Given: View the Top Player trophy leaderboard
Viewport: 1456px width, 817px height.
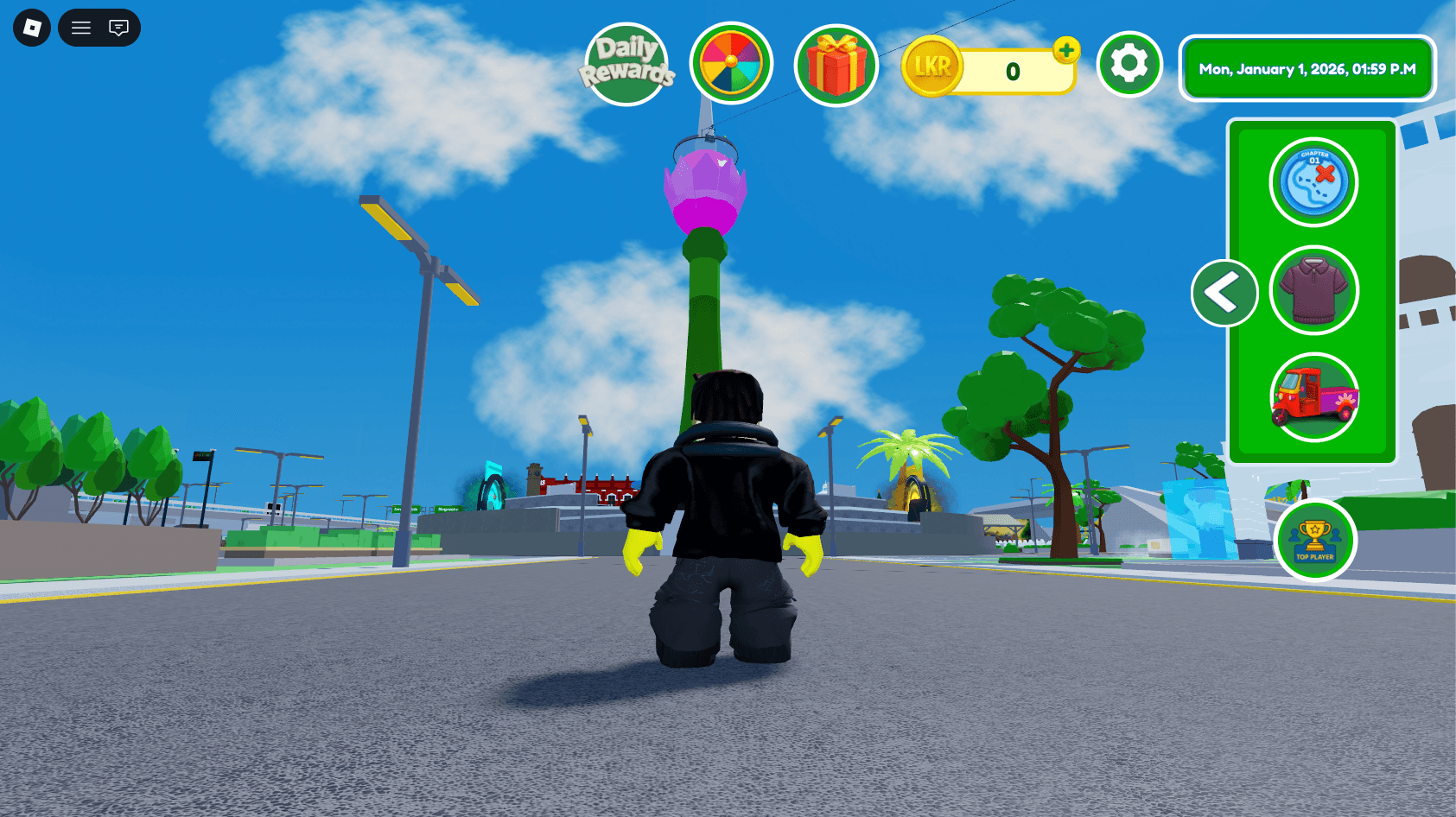Looking at the screenshot, I should [x=1315, y=541].
